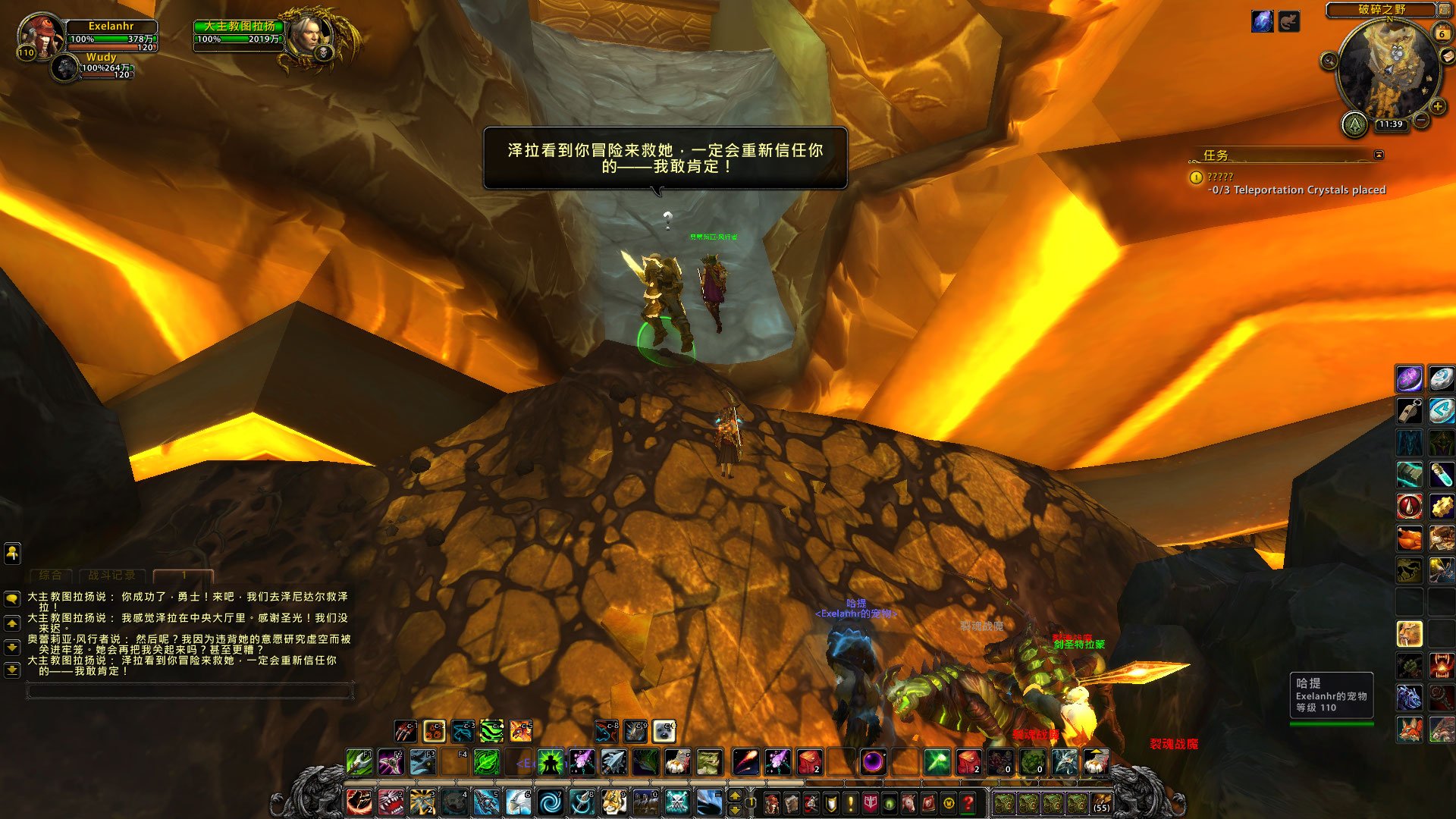
Task: Open the minimap tracking magnifier button
Action: coord(1329,61)
